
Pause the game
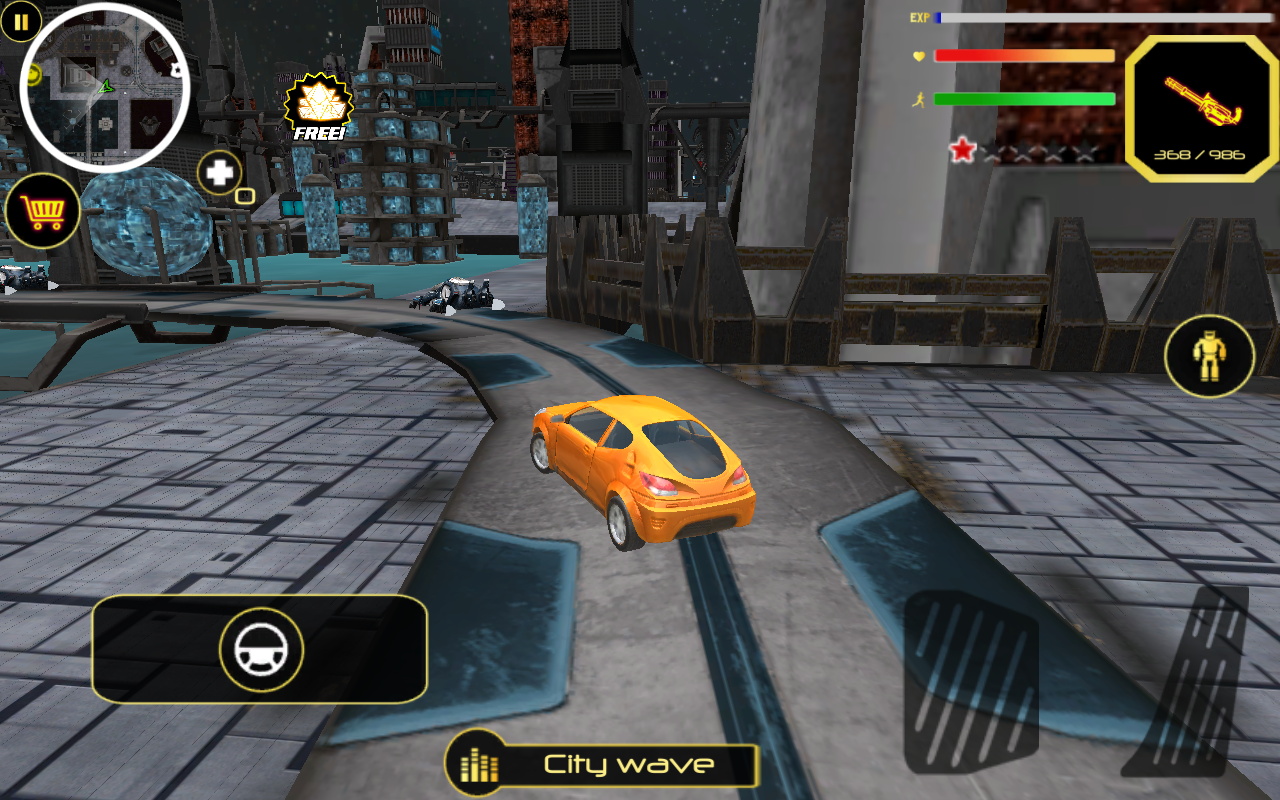pos(21,21)
